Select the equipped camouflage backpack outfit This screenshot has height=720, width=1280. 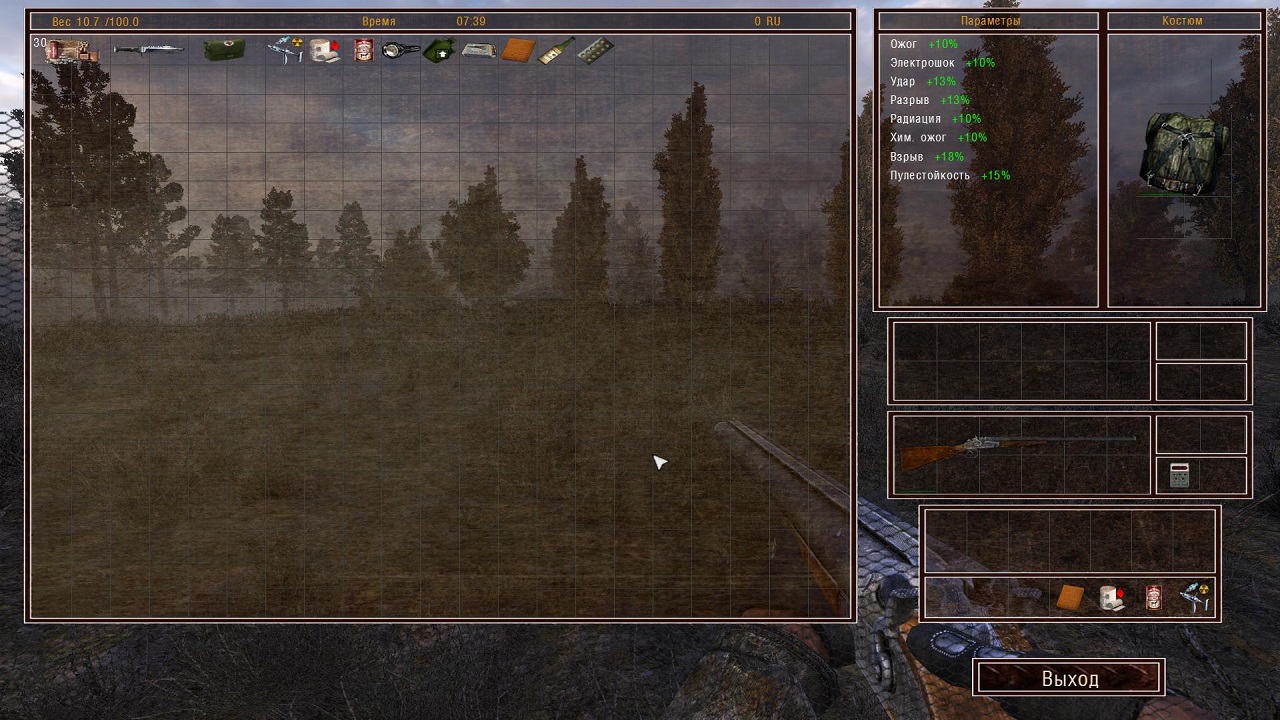[x=1185, y=151]
